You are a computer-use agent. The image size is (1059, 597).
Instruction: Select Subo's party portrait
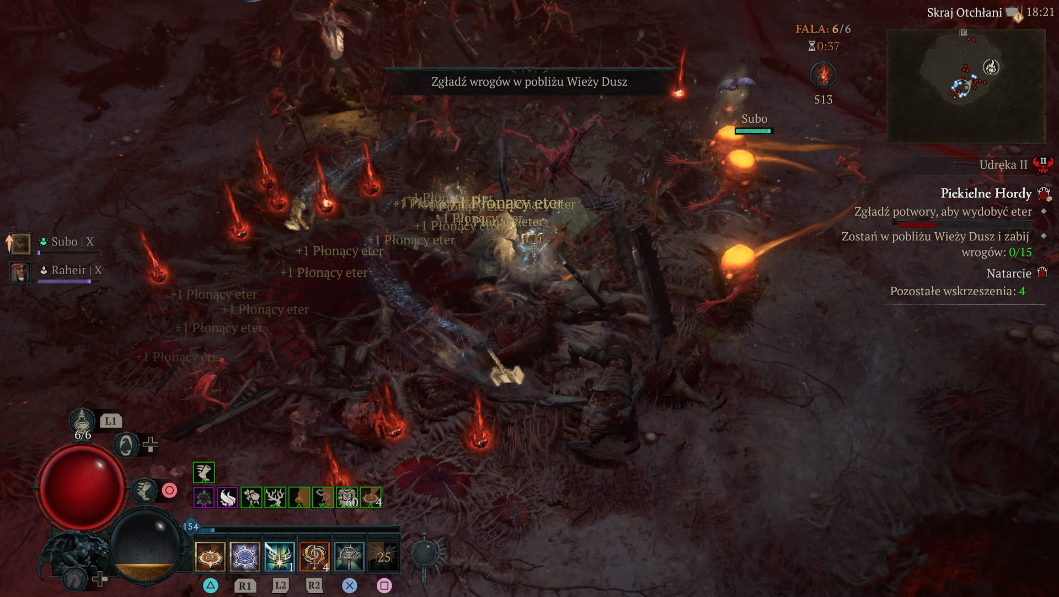point(19,242)
